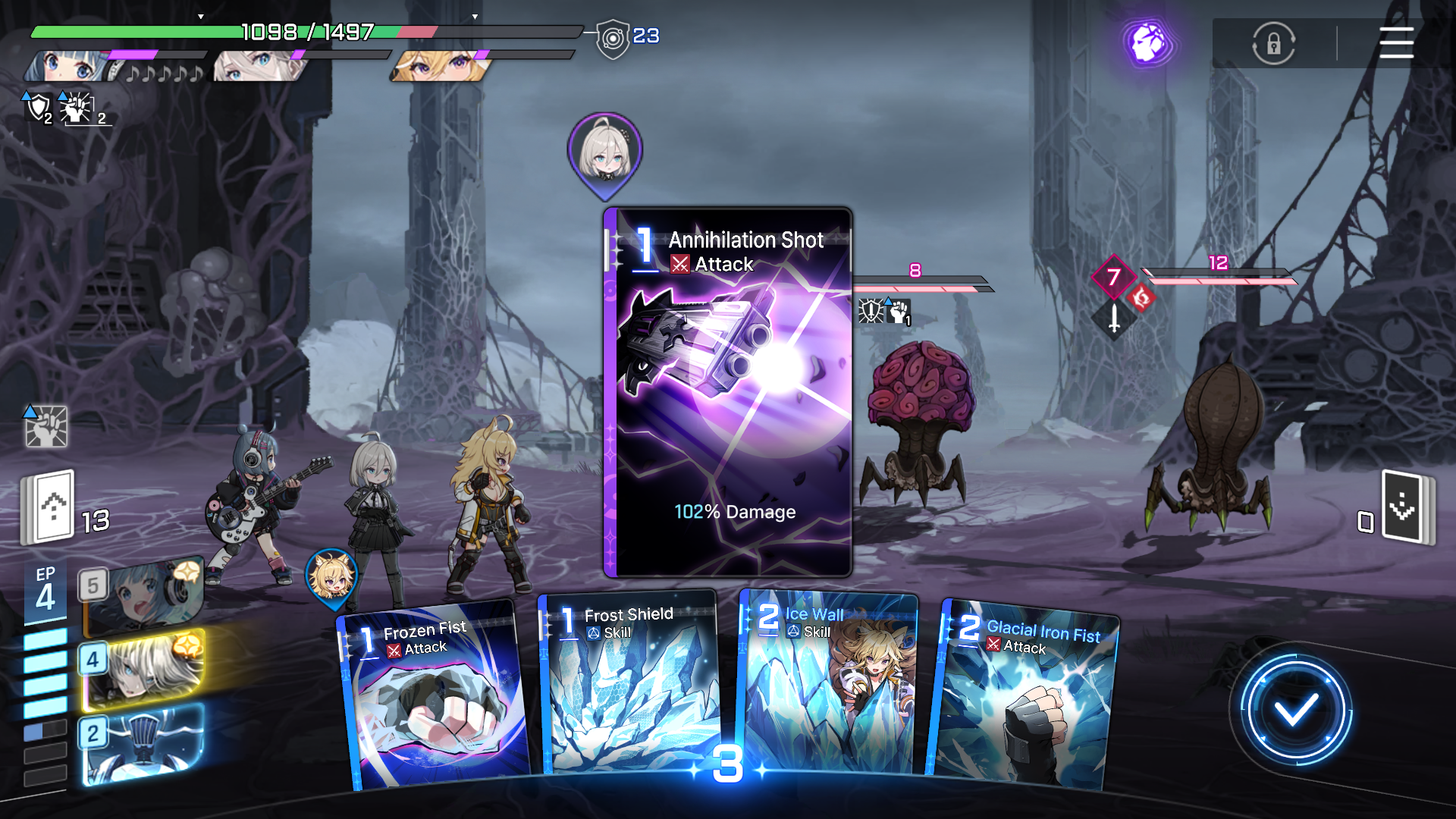View the previewed Annihilation Shot card

click(x=728, y=391)
